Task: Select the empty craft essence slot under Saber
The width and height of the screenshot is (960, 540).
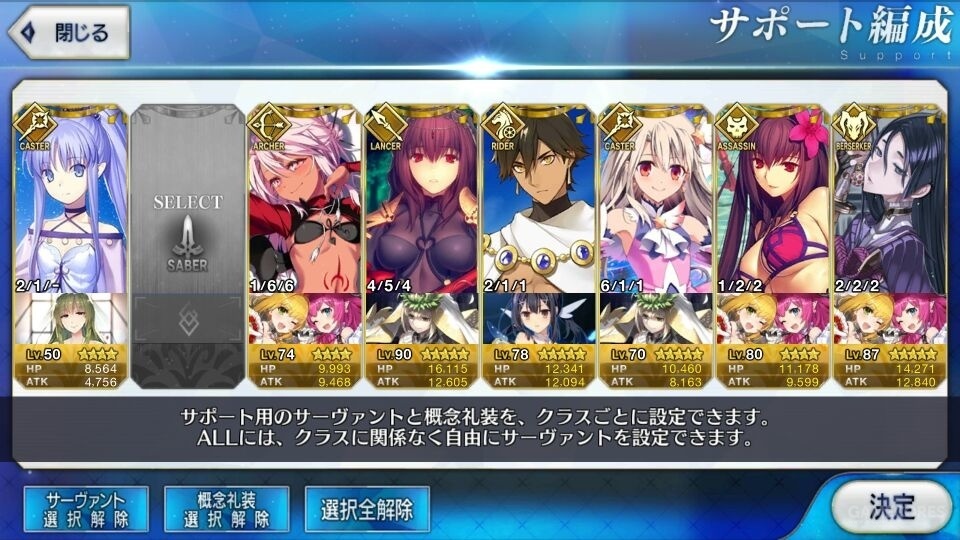Action: pos(187,319)
